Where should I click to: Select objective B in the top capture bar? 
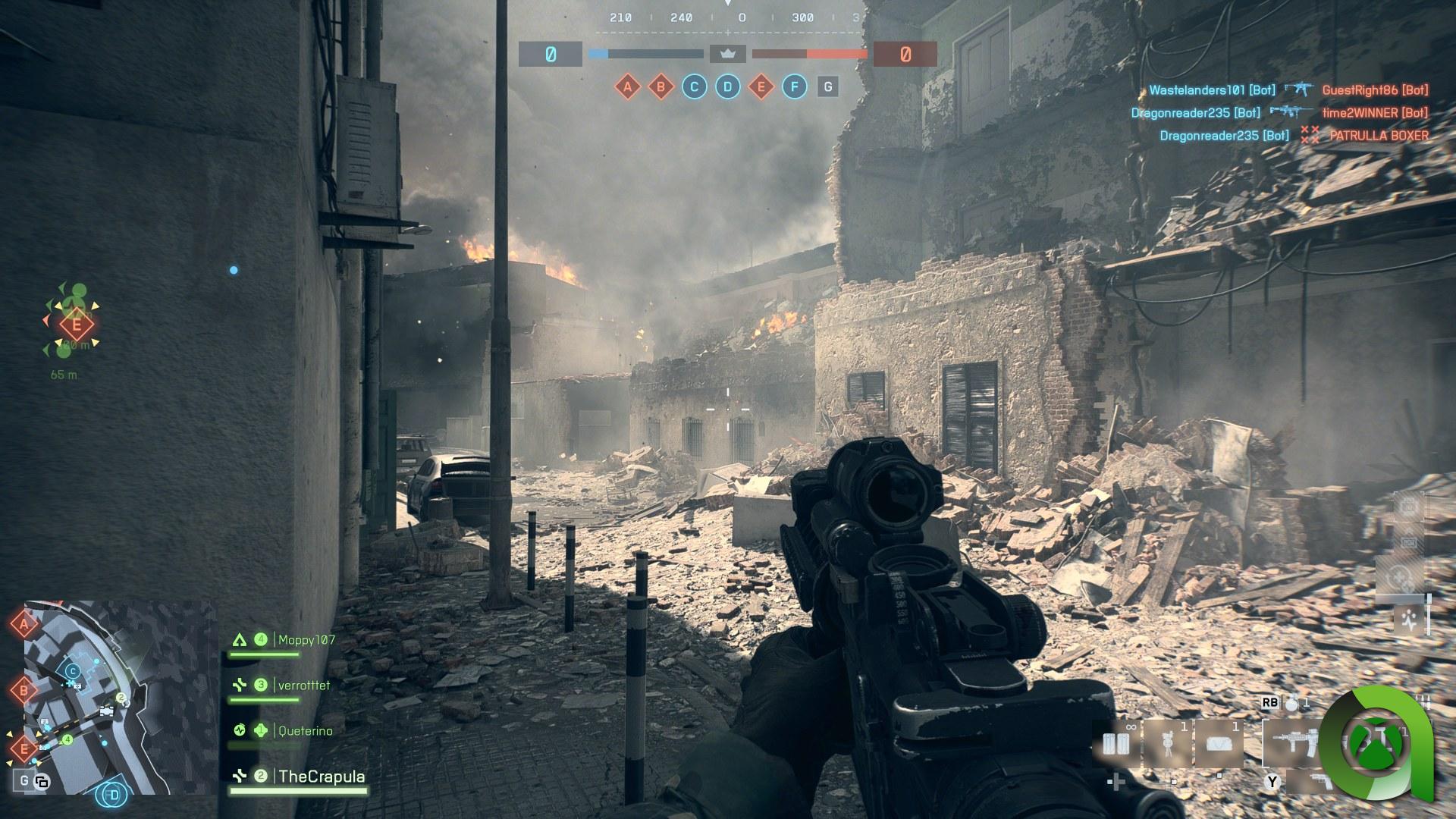click(x=661, y=87)
